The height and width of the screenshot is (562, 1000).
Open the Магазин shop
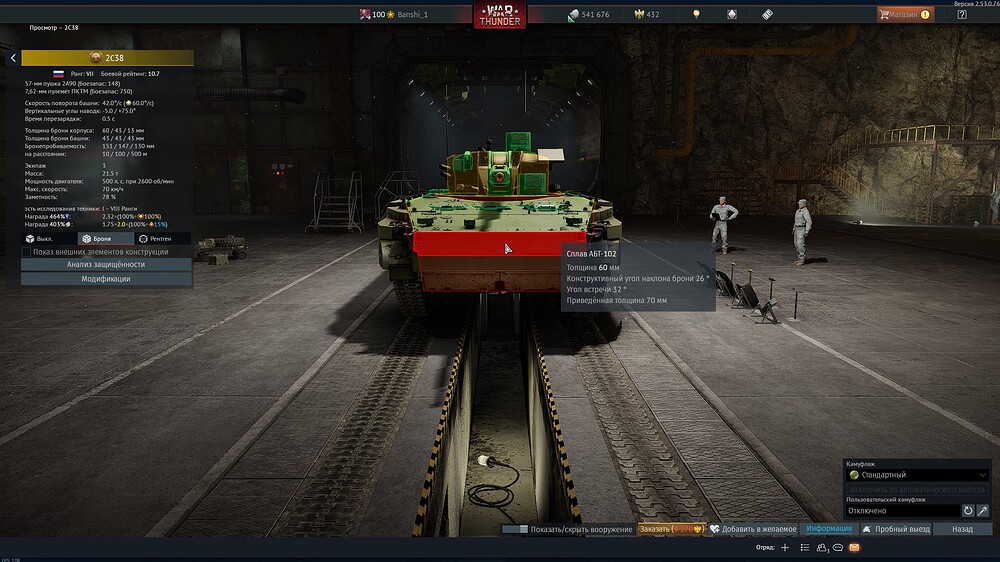(x=905, y=14)
